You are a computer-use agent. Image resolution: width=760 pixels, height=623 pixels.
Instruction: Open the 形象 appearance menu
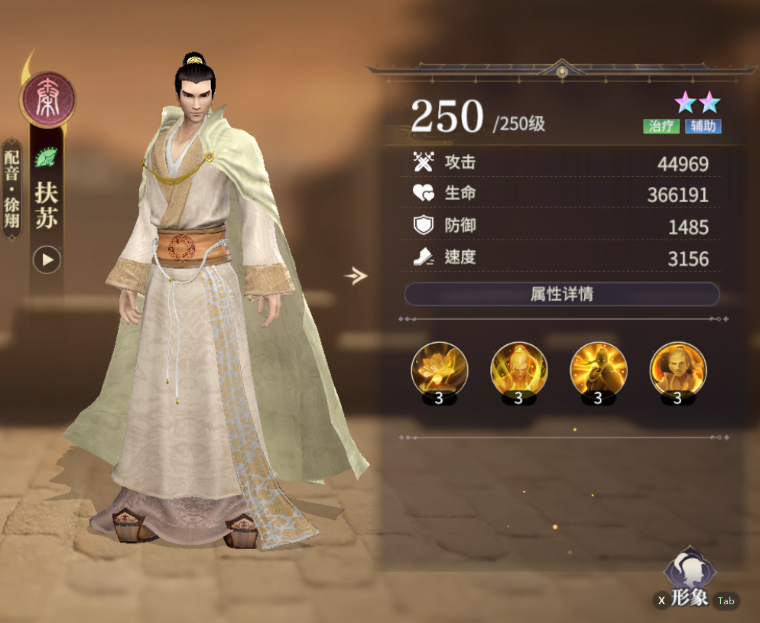tap(689, 580)
